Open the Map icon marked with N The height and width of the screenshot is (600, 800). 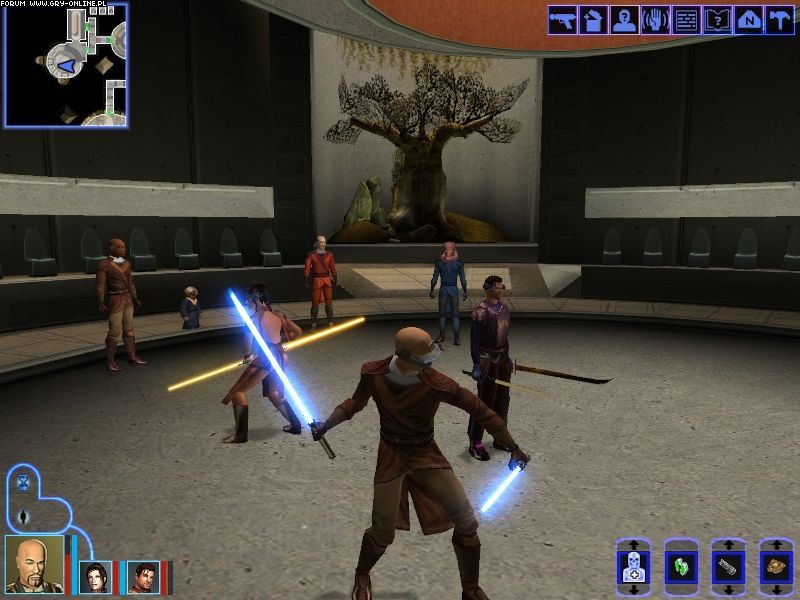point(748,20)
